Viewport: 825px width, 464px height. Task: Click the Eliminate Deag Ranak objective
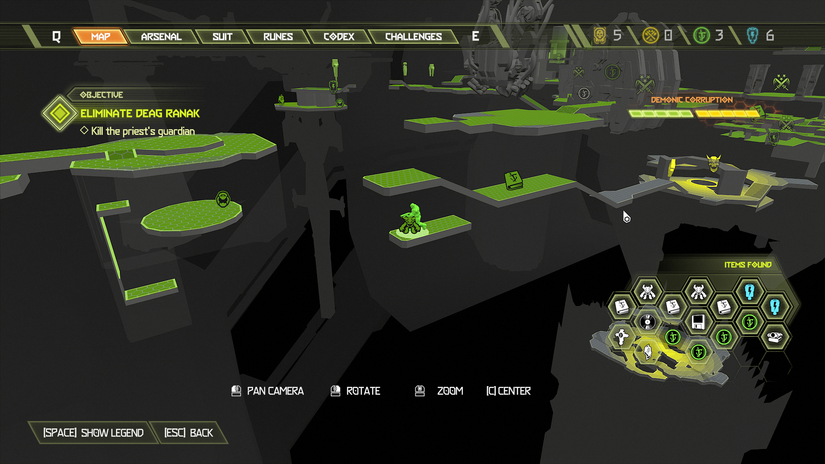134,113
